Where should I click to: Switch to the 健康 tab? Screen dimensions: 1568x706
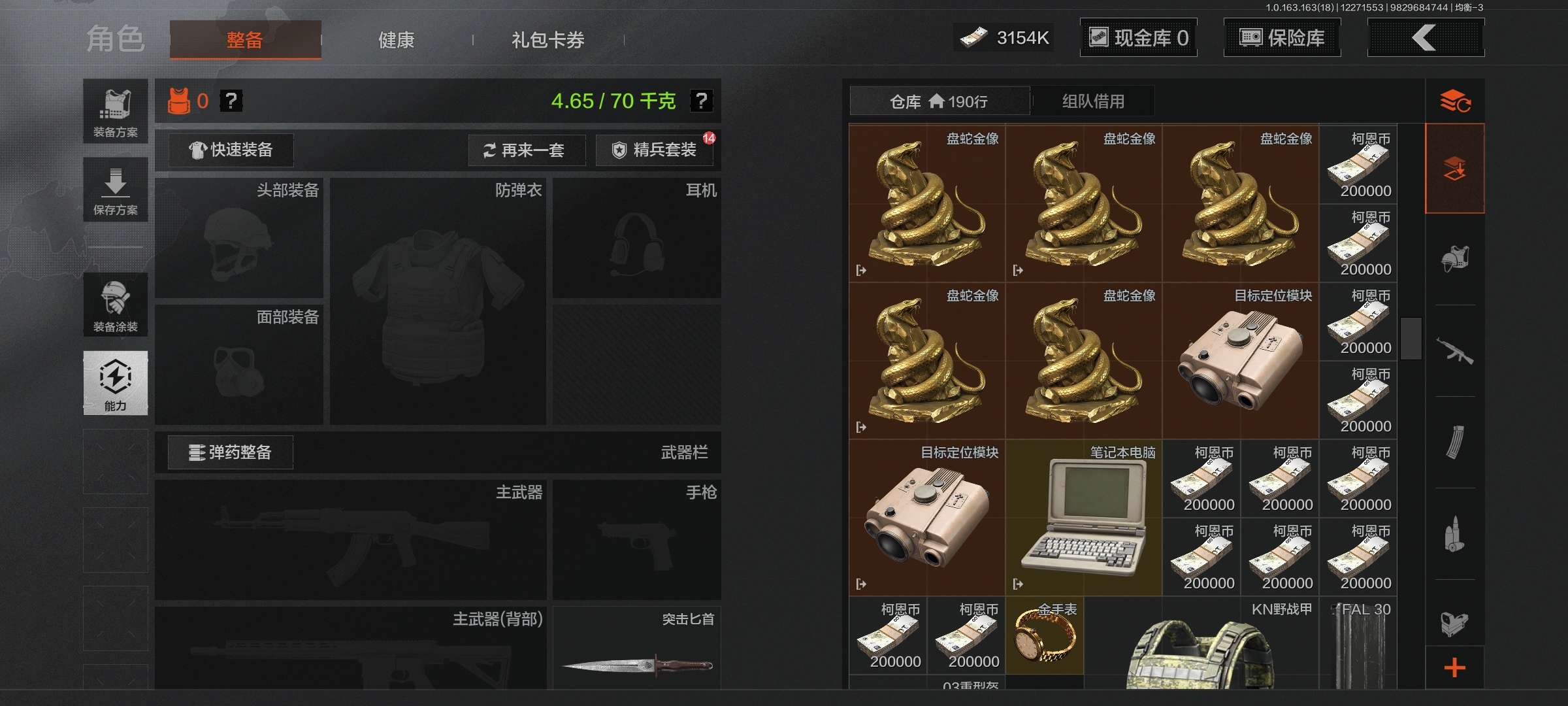397,39
